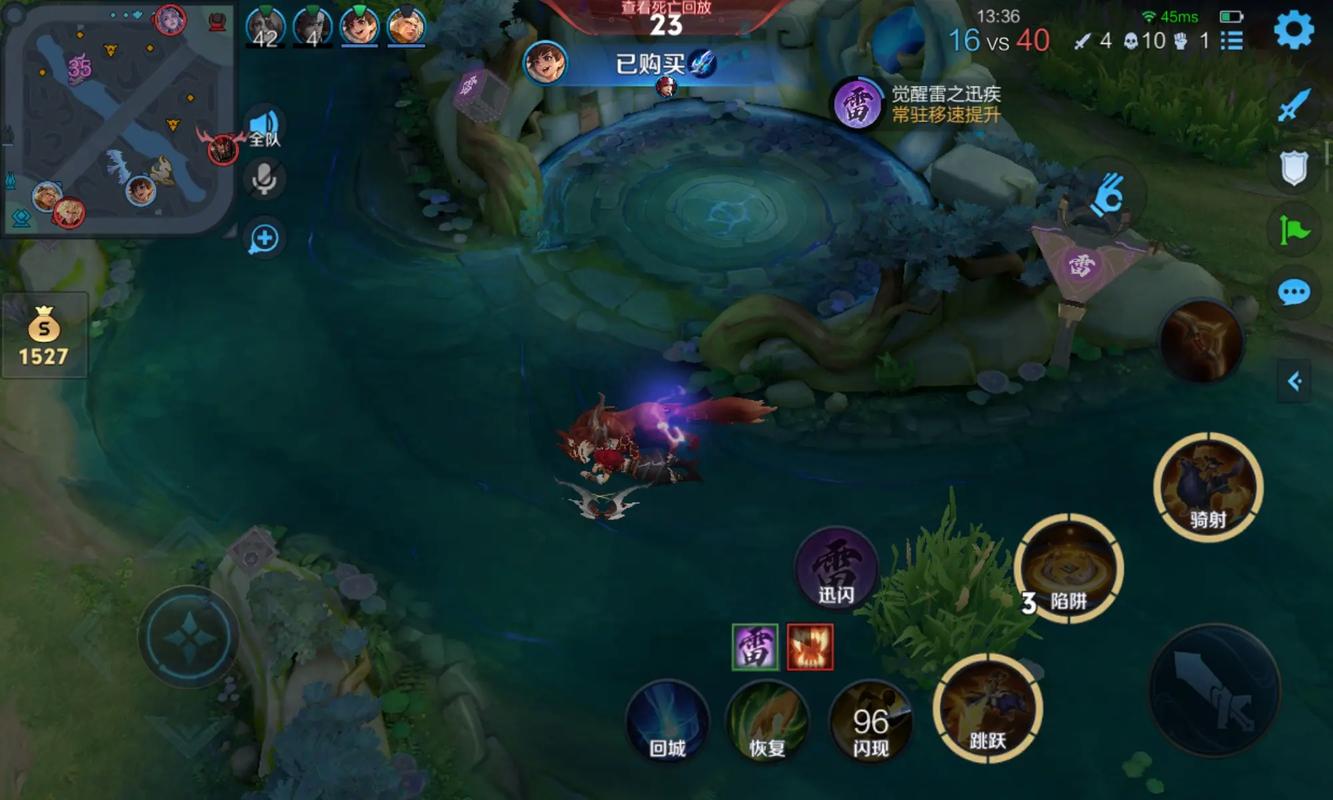Toggle the 全队 team voice speaker
Image resolution: width=1333 pixels, height=800 pixels.
coord(264,126)
